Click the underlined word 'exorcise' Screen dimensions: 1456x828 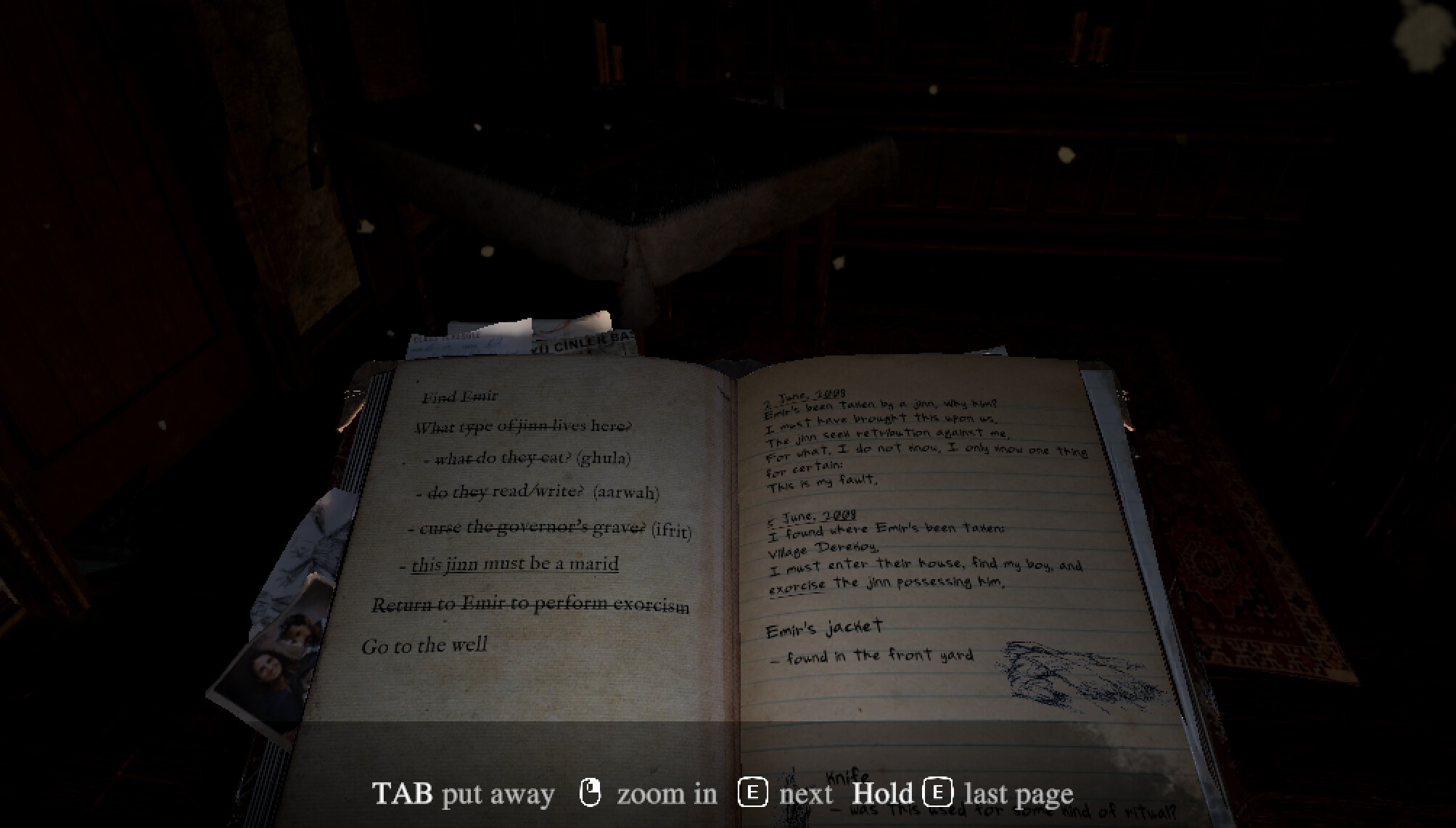[x=797, y=583]
